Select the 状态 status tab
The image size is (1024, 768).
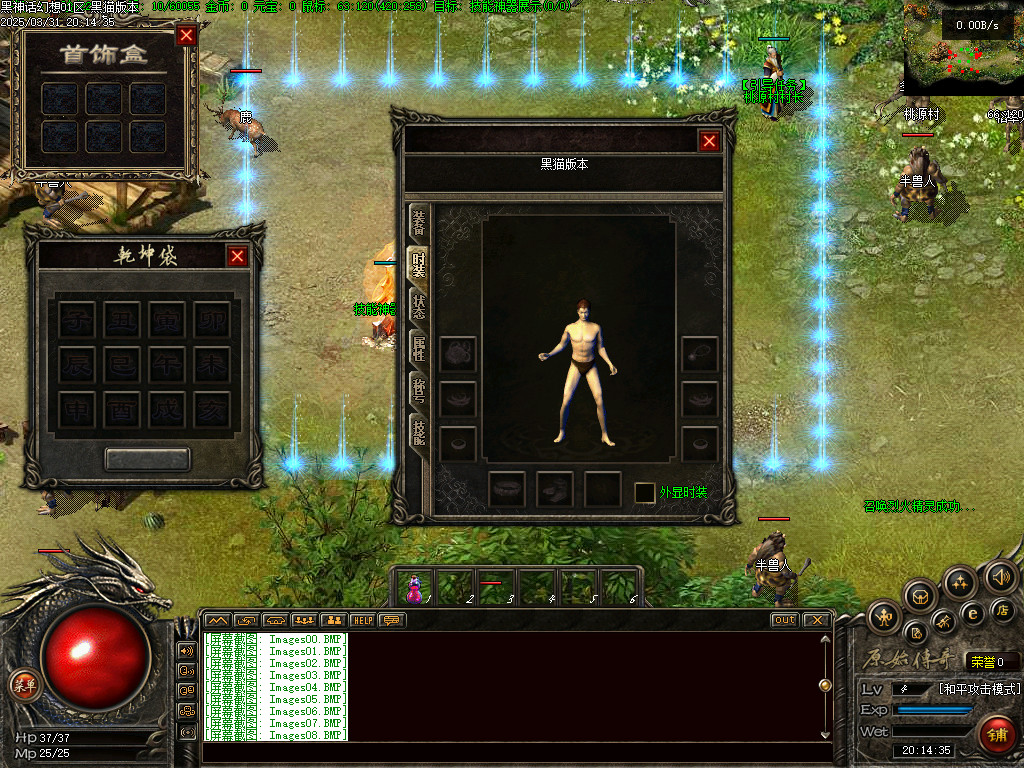[419, 306]
